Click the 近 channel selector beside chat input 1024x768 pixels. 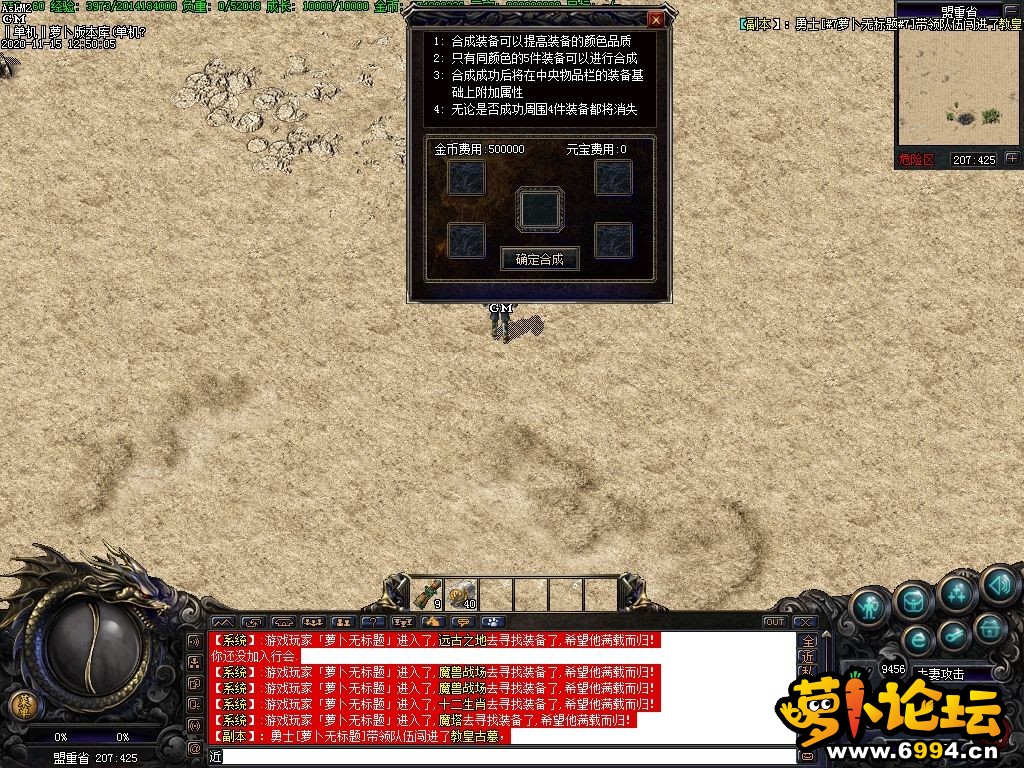[x=214, y=756]
